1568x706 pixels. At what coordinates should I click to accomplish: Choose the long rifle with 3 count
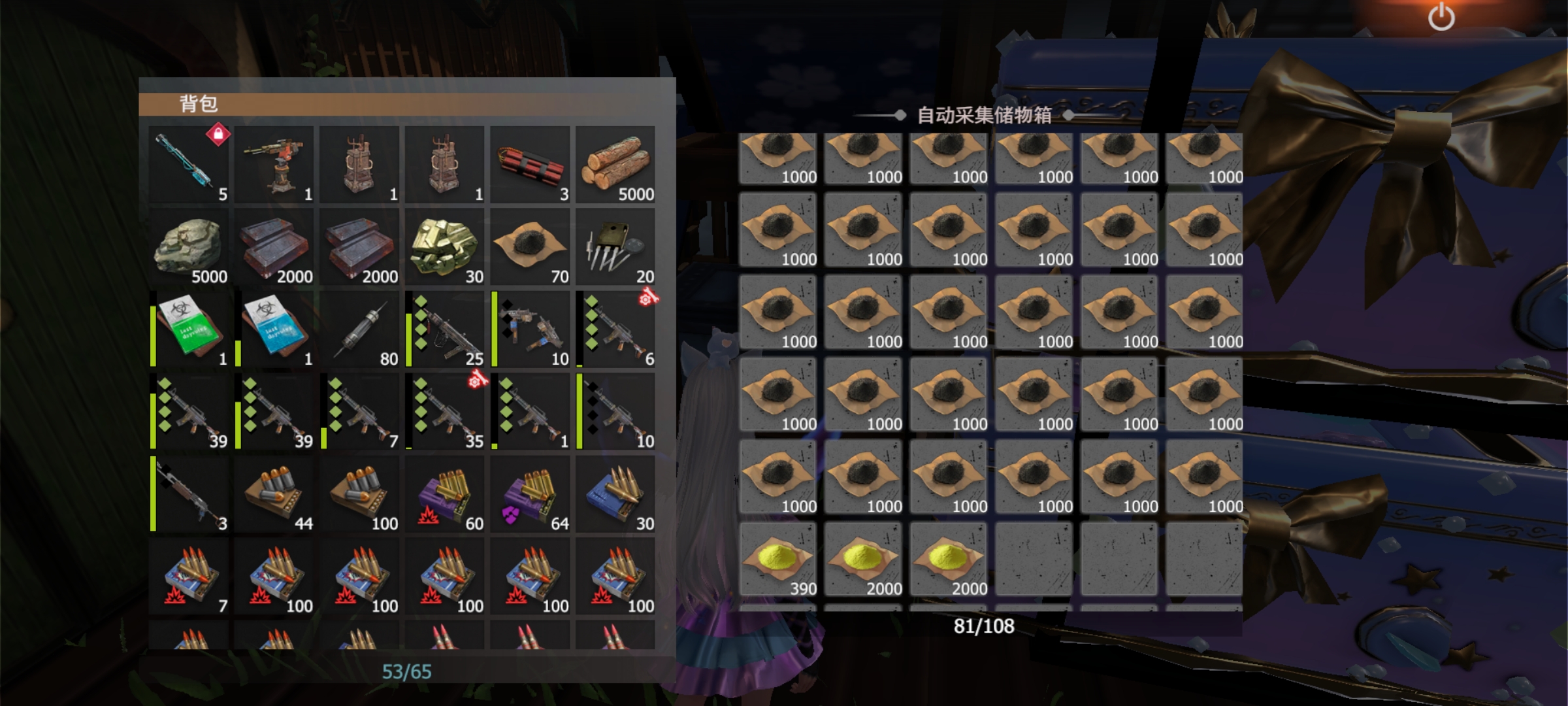pos(189,494)
